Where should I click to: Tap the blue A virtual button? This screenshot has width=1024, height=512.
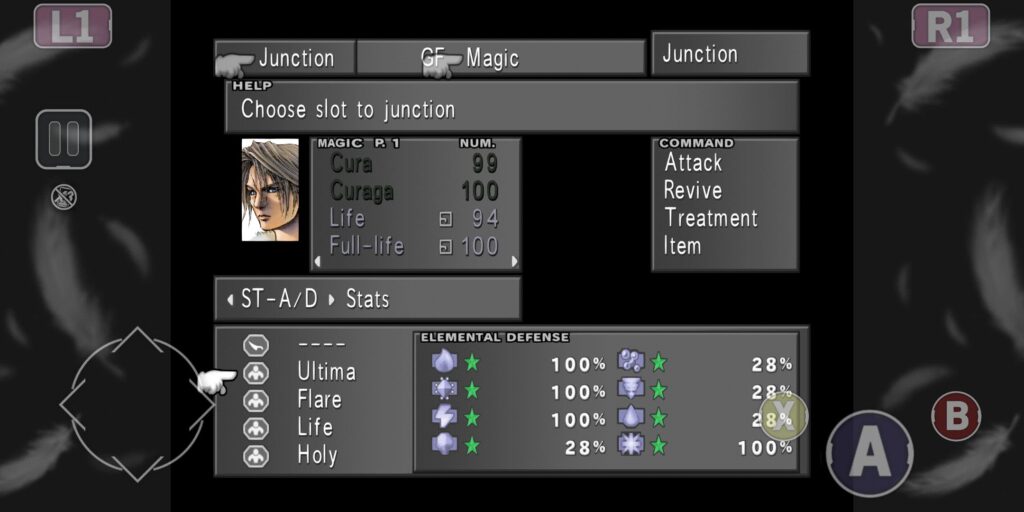point(869,453)
